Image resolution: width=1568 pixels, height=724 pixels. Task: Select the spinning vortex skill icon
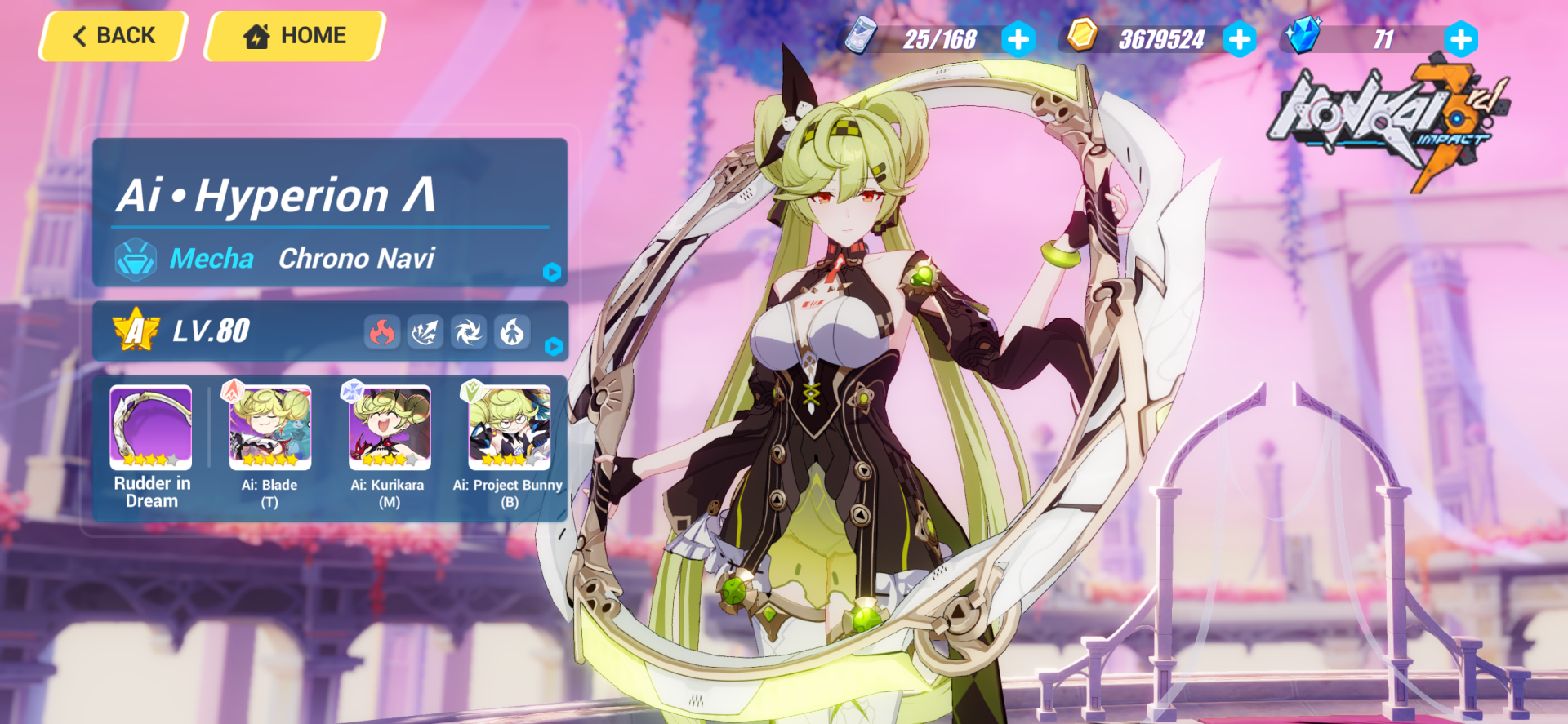[x=469, y=331]
